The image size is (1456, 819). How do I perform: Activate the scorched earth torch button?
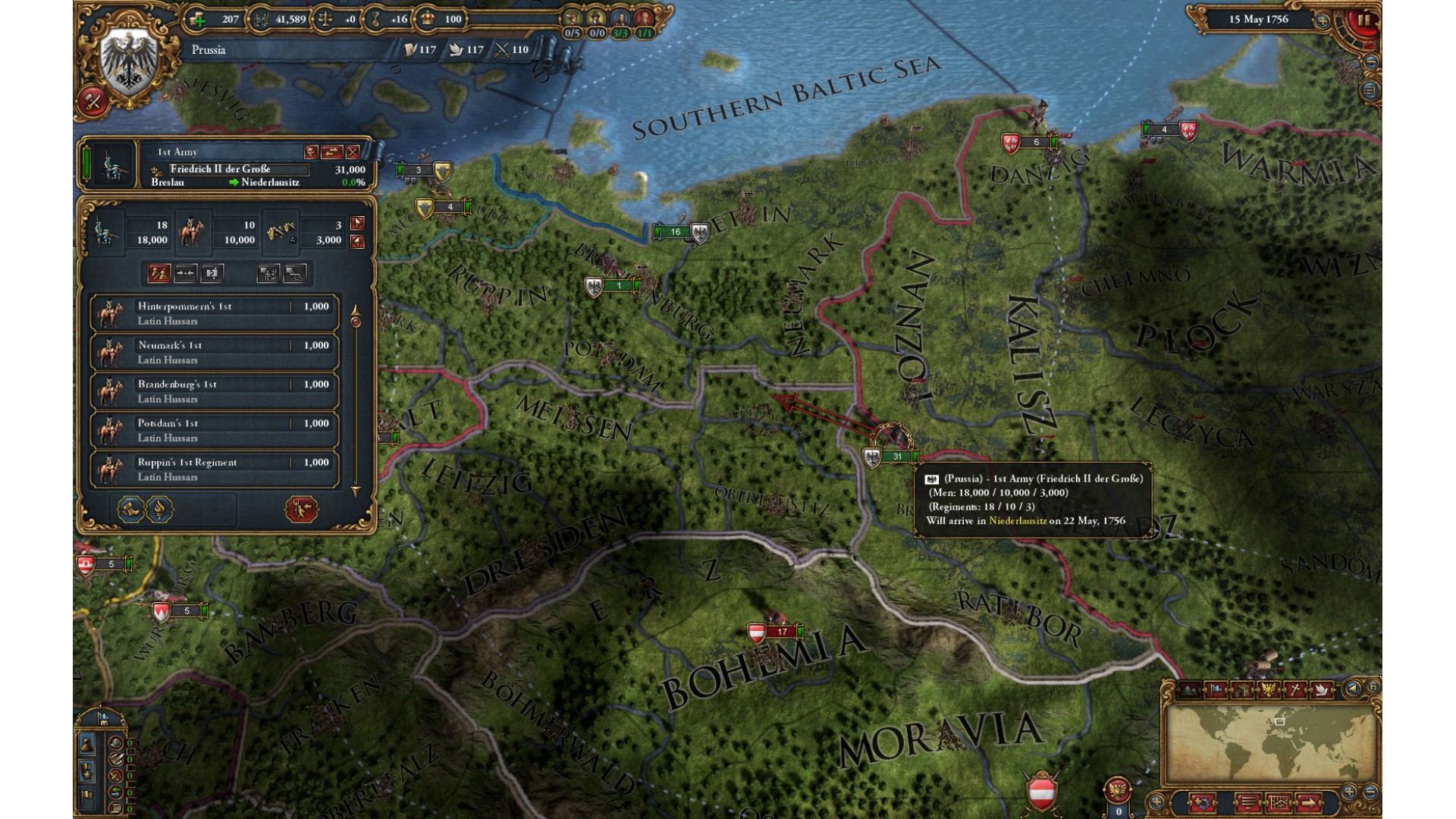(159, 509)
